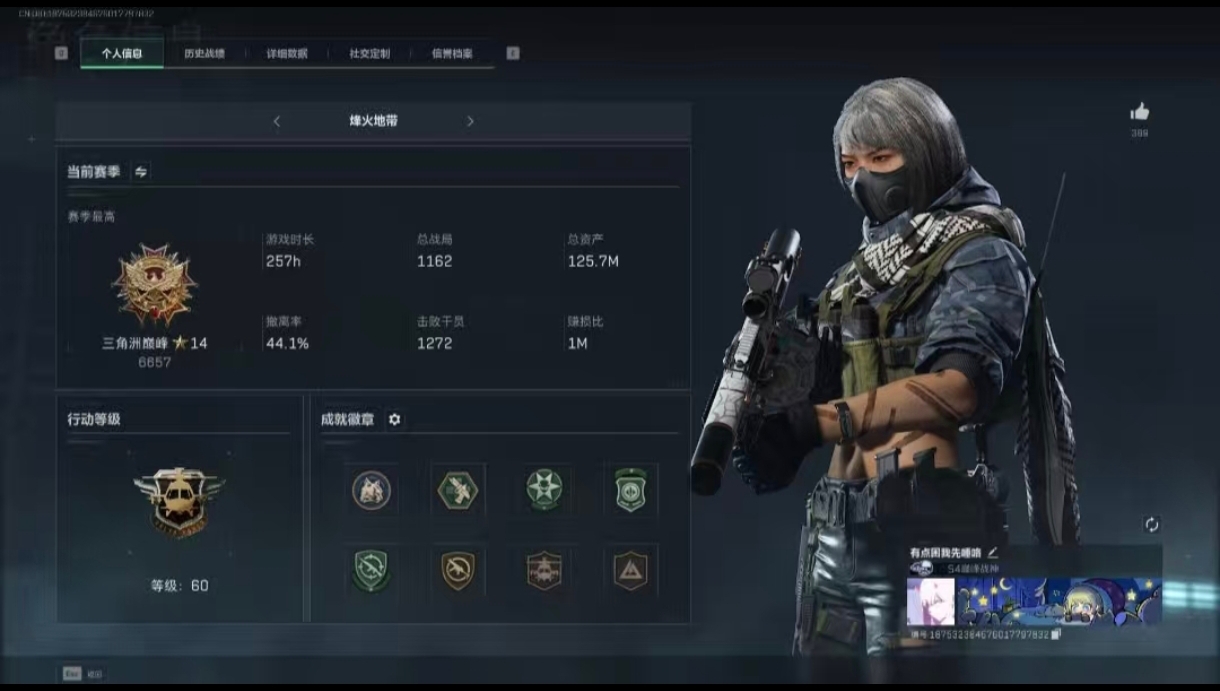The width and height of the screenshot is (1220, 691).
Task: Choose the green hexagon achievement badge
Action: coord(458,490)
